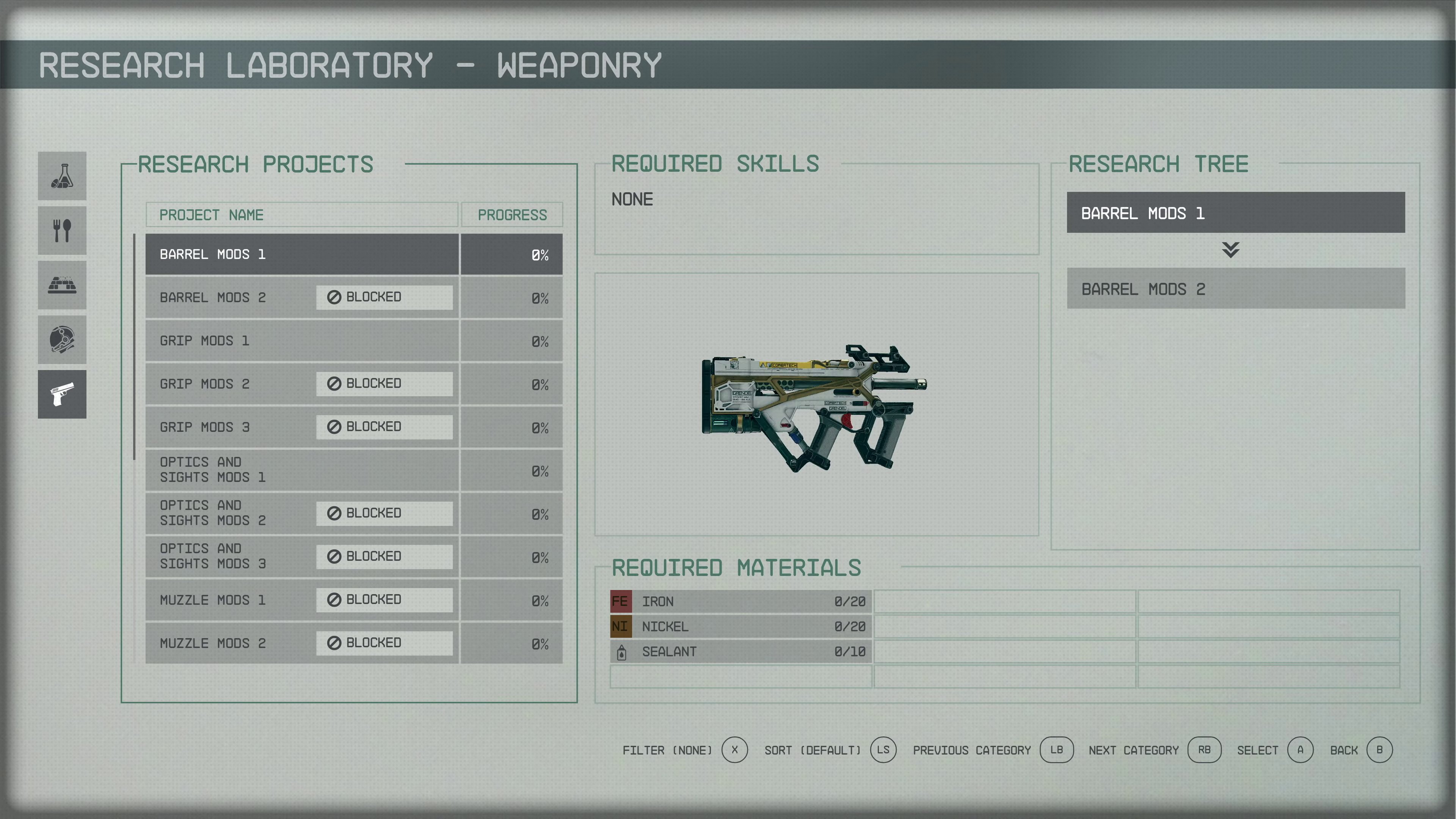The height and width of the screenshot is (819, 1456).
Task: Click the Sealant required material row
Action: tap(741, 652)
